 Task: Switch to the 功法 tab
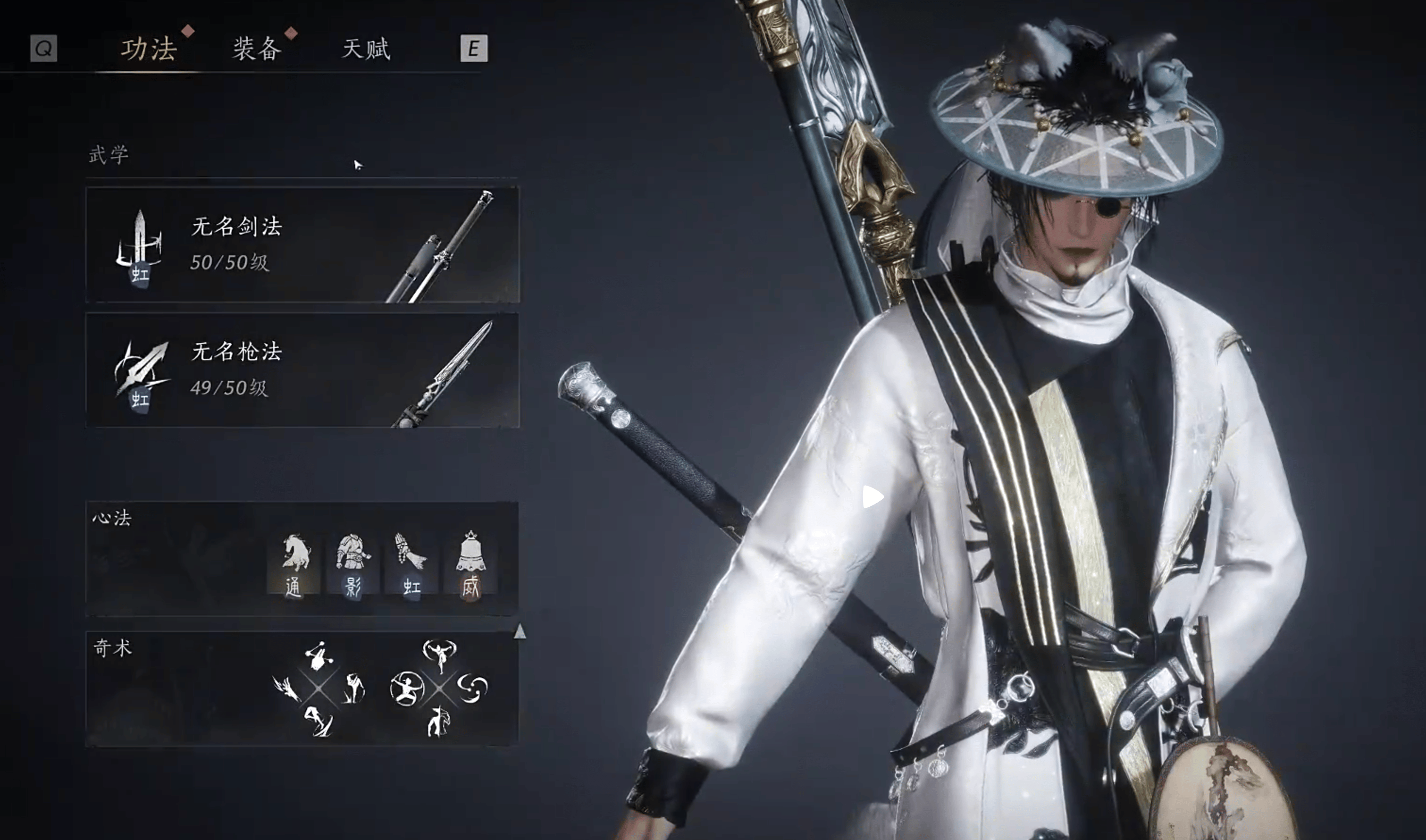pos(149,49)
